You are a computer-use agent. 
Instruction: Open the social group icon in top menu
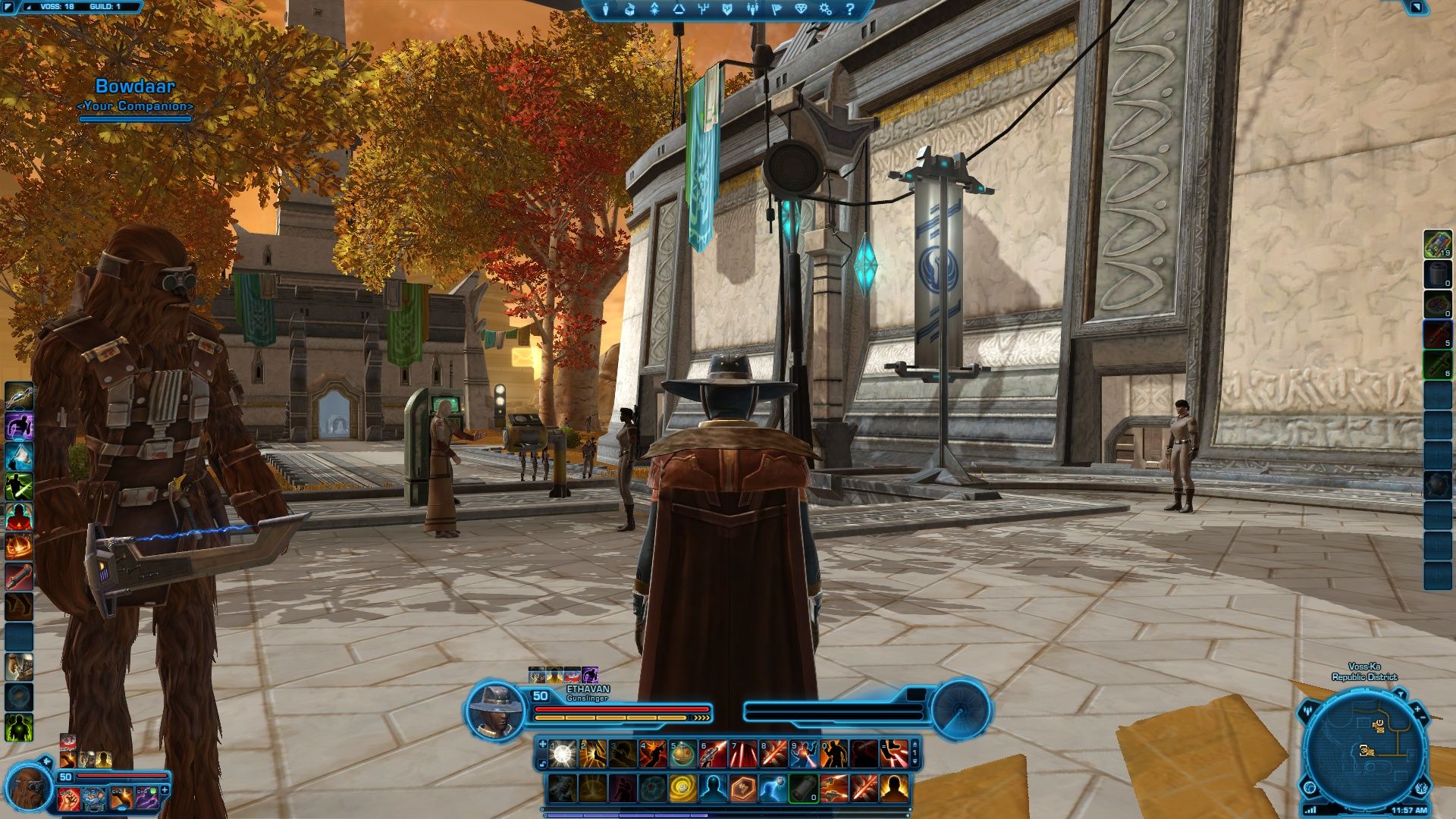coord(752,9)
